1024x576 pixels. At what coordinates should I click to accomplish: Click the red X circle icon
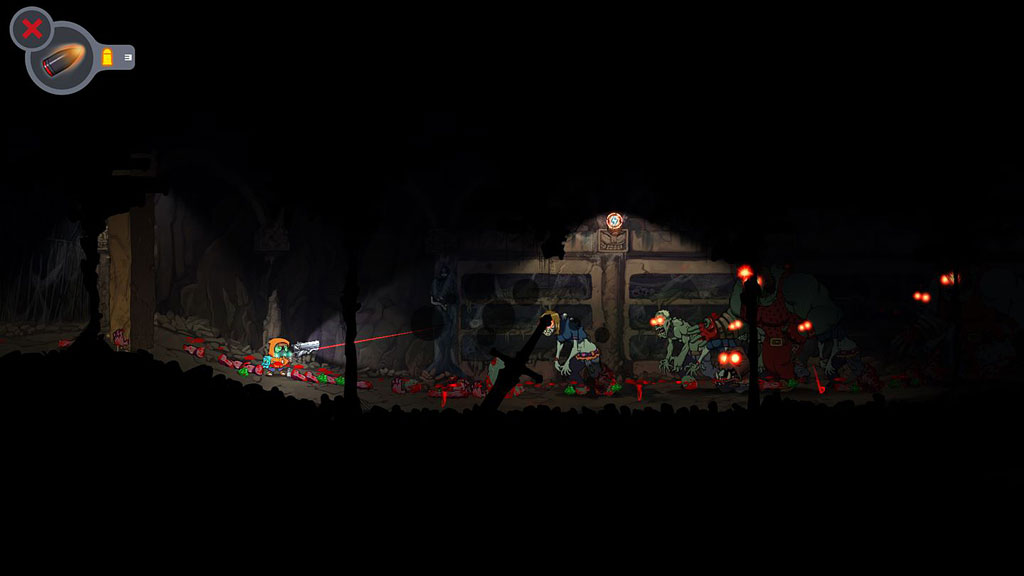tap(31, 29)
